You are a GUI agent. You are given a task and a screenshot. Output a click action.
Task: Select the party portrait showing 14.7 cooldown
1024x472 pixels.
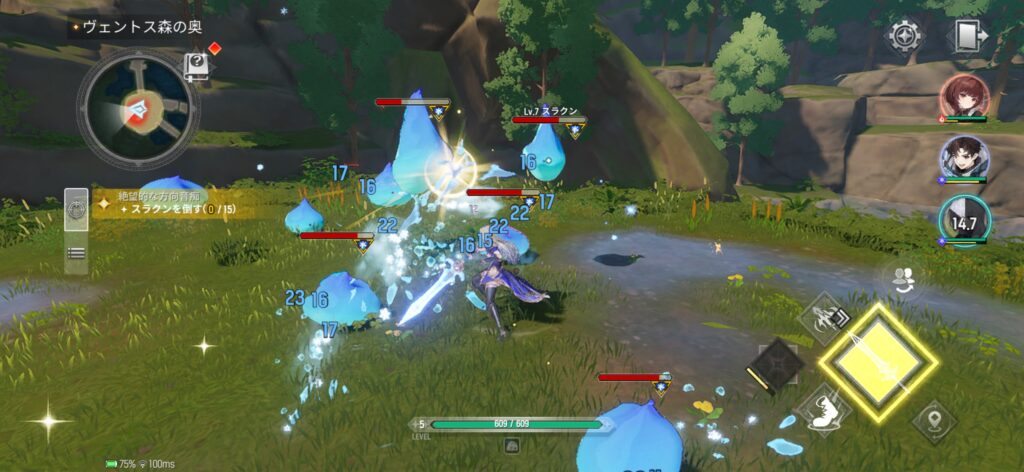coord(965,219)
